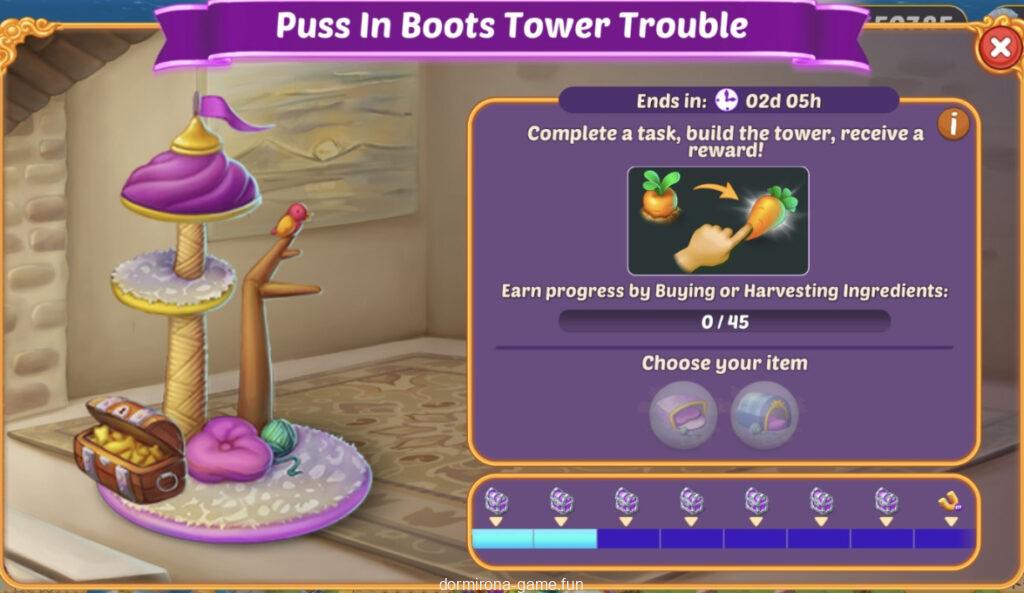The height and width of the screenshot is (593, 1024).
Task: Close the Puss In Boots Tower Trouble window
Action: [998, 48]
